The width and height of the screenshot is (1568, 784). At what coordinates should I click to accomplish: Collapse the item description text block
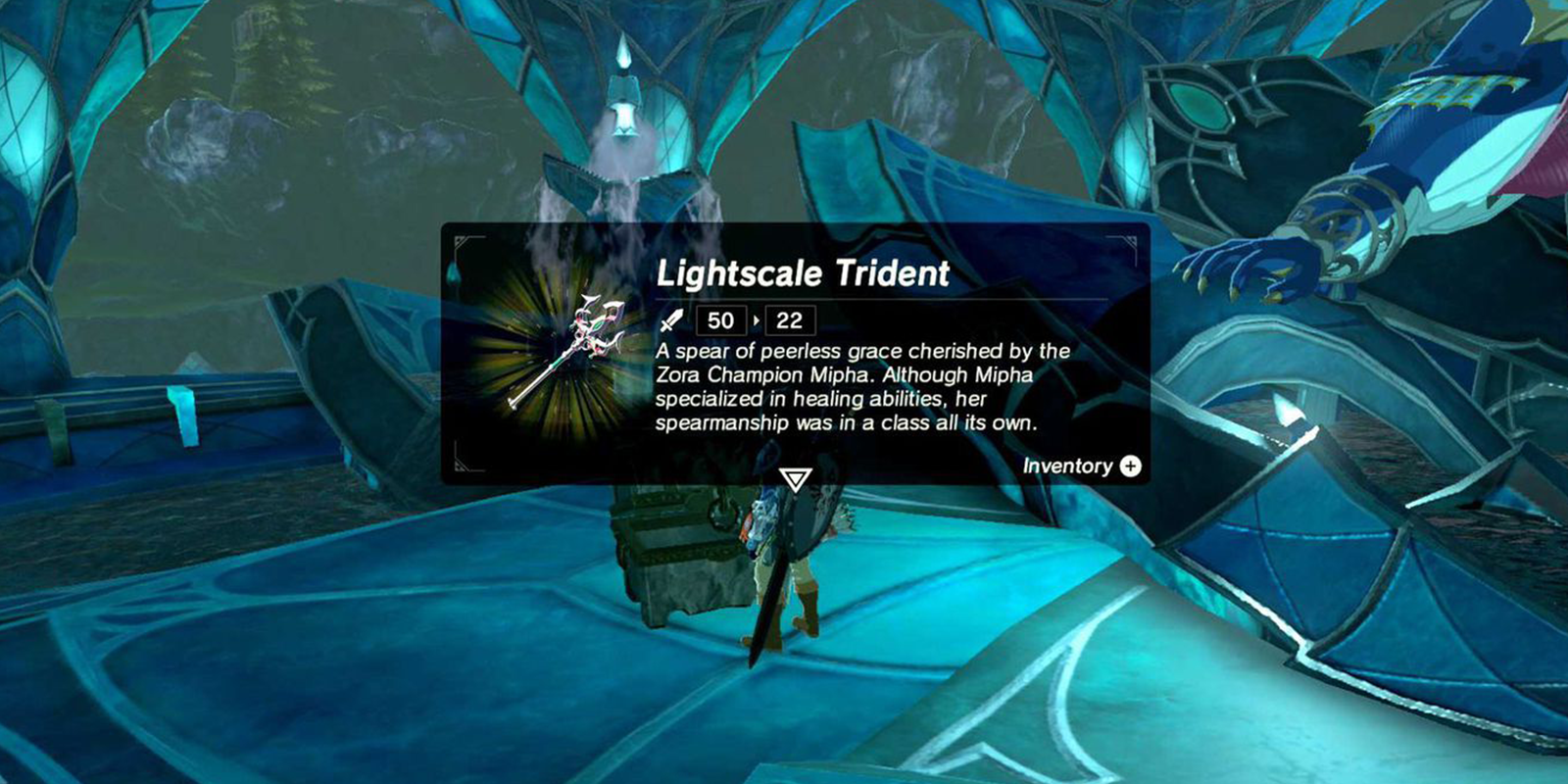[x=862, y=387]
